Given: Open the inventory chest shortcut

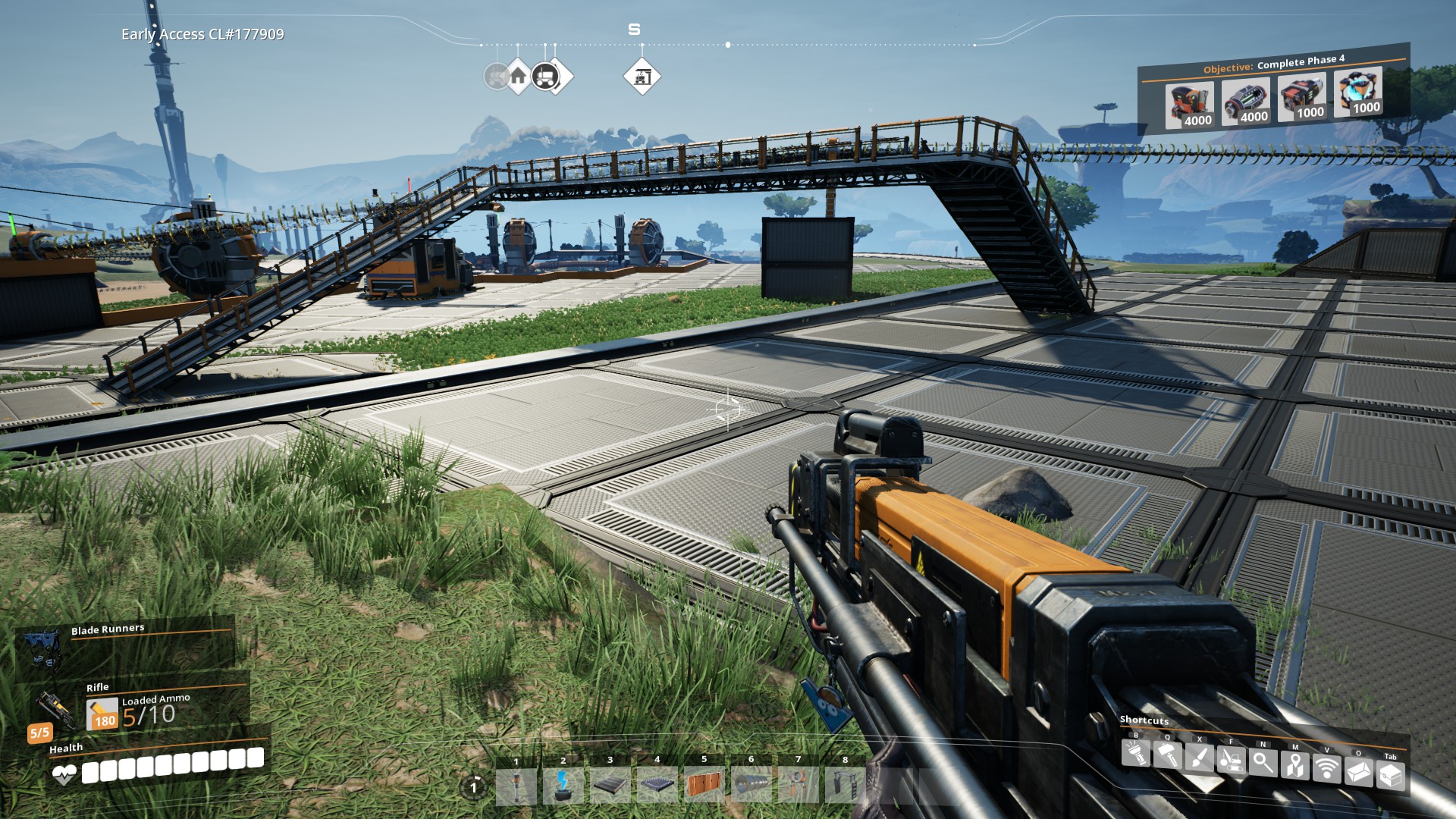Looking at the screenshot, I should click(1390, 775).
